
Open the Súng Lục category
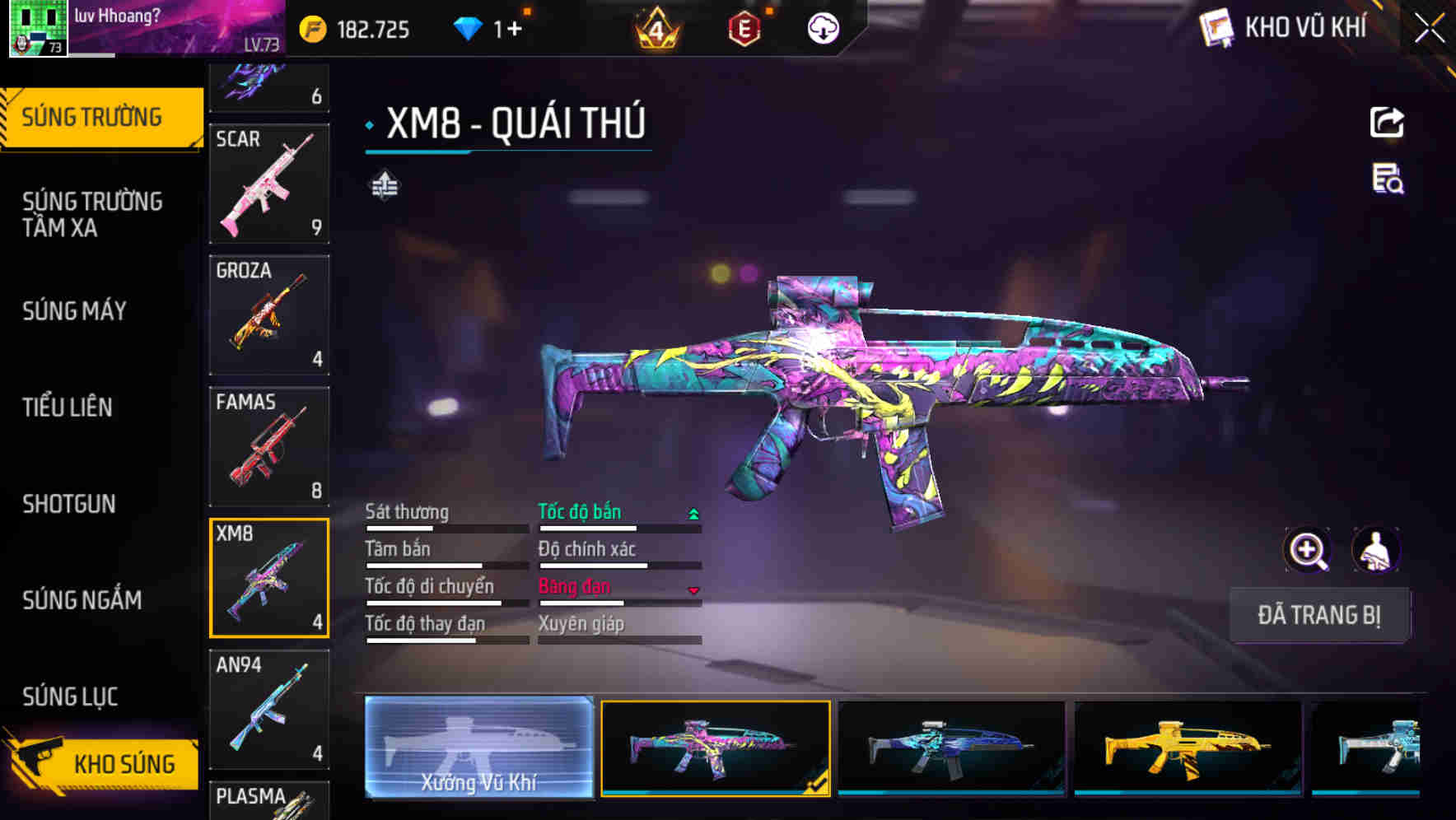click(x=70, y=697)
